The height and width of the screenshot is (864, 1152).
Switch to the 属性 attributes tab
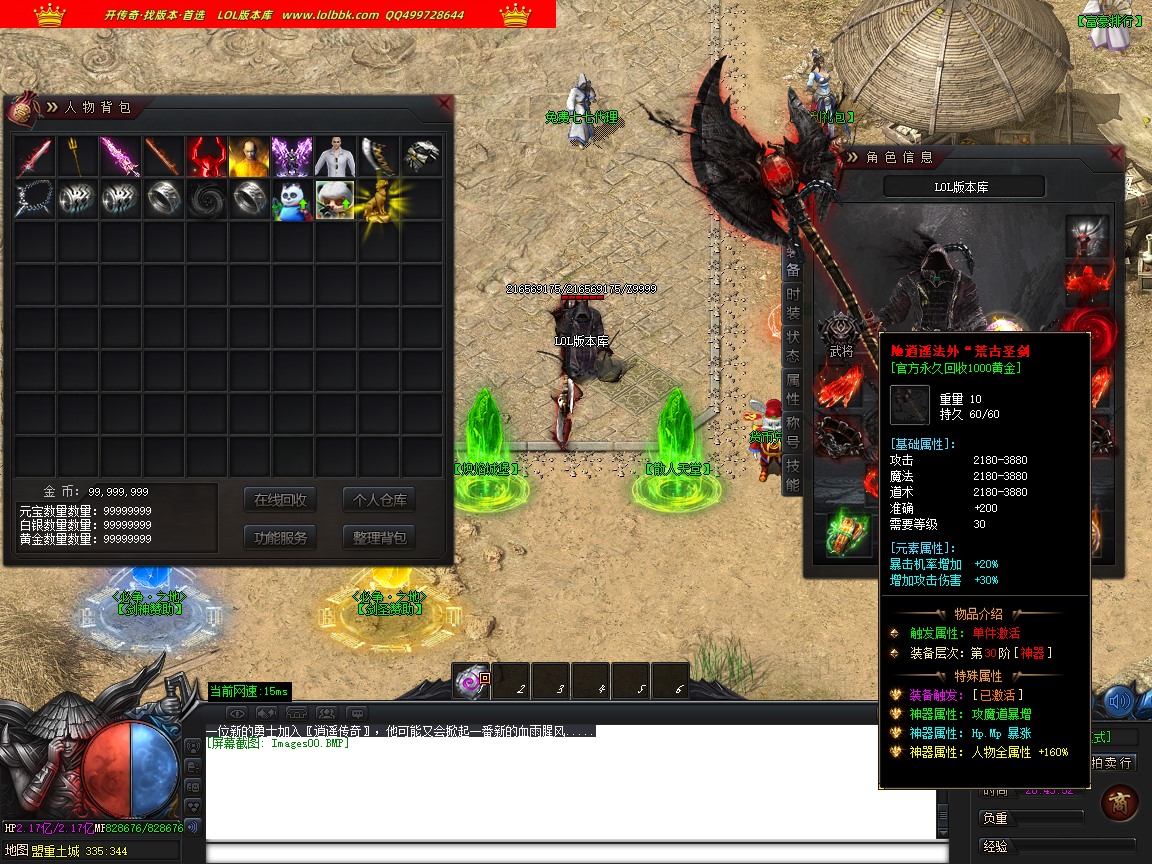point(792,390)
